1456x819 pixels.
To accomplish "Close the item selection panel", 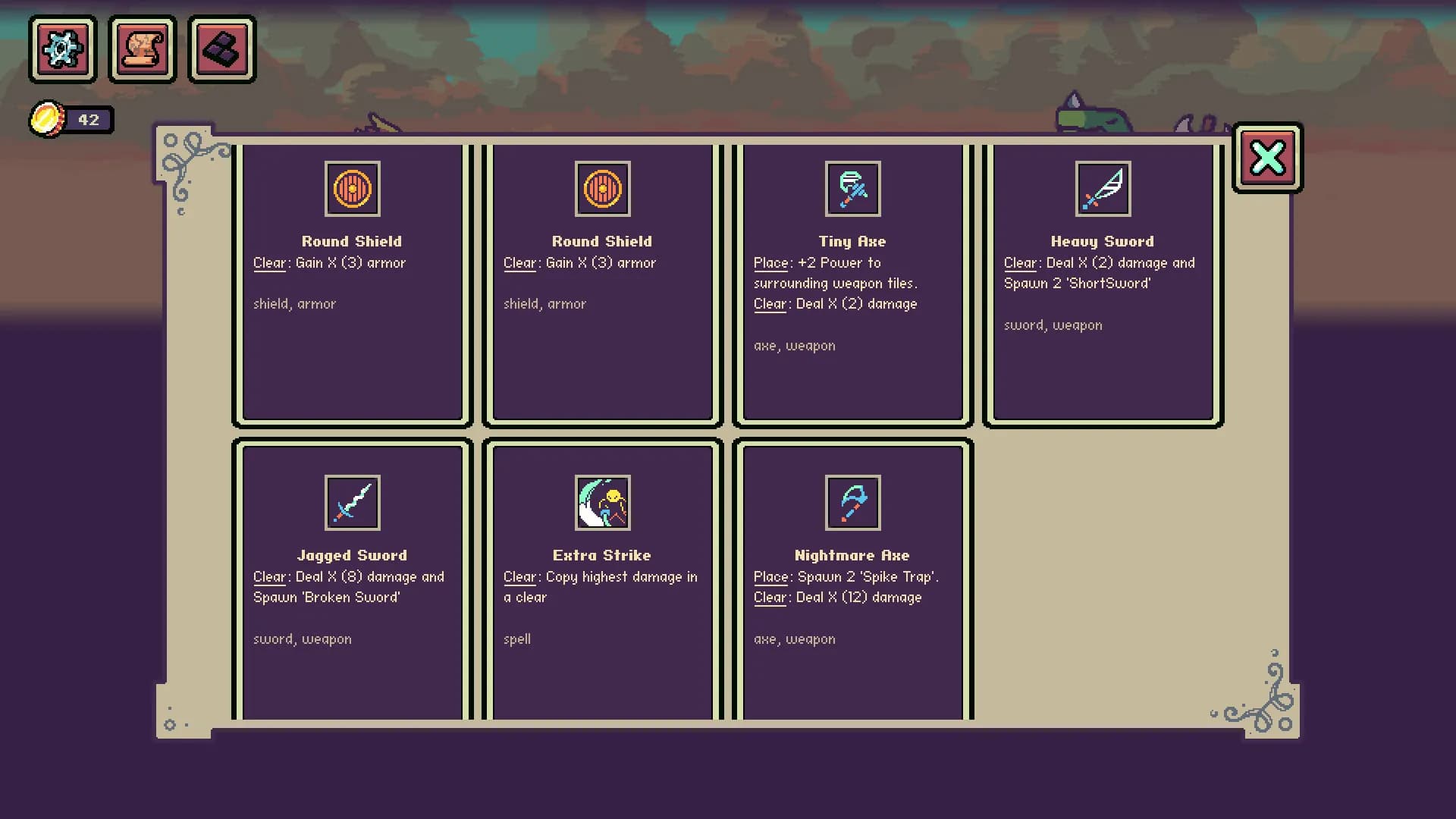I will point(1266,157).
